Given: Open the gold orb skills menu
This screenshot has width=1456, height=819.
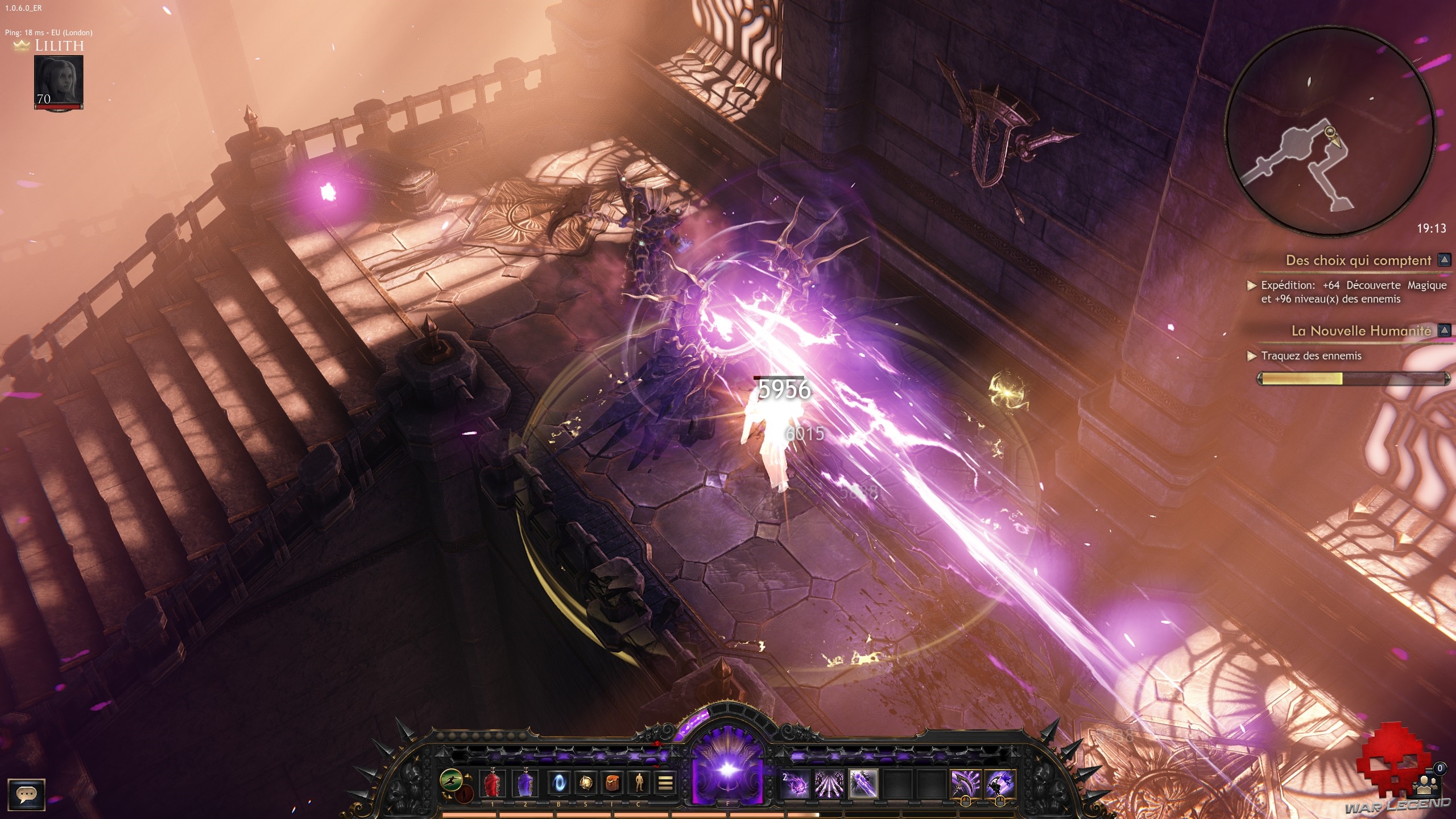Looking at the screenshot, I should click(585, 784).
